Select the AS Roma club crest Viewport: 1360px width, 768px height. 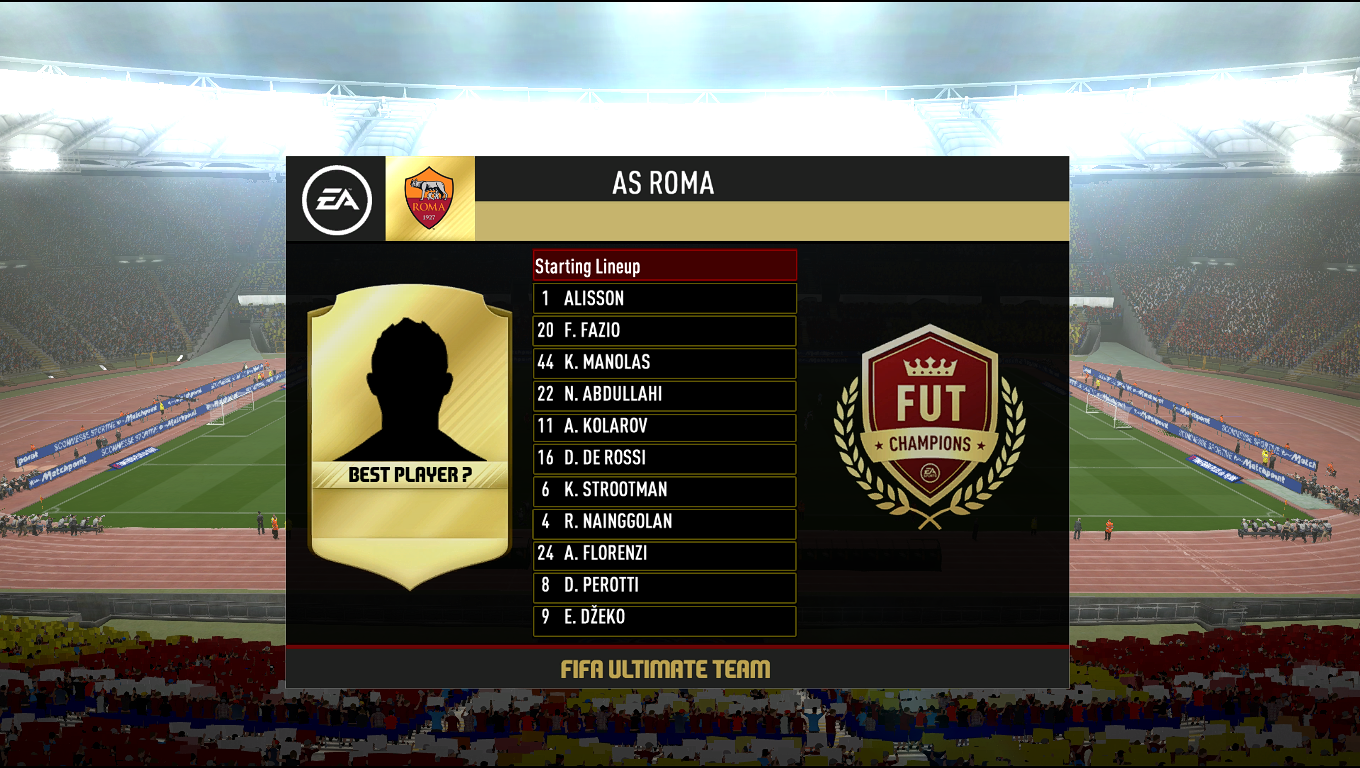(x=428, y=195)
